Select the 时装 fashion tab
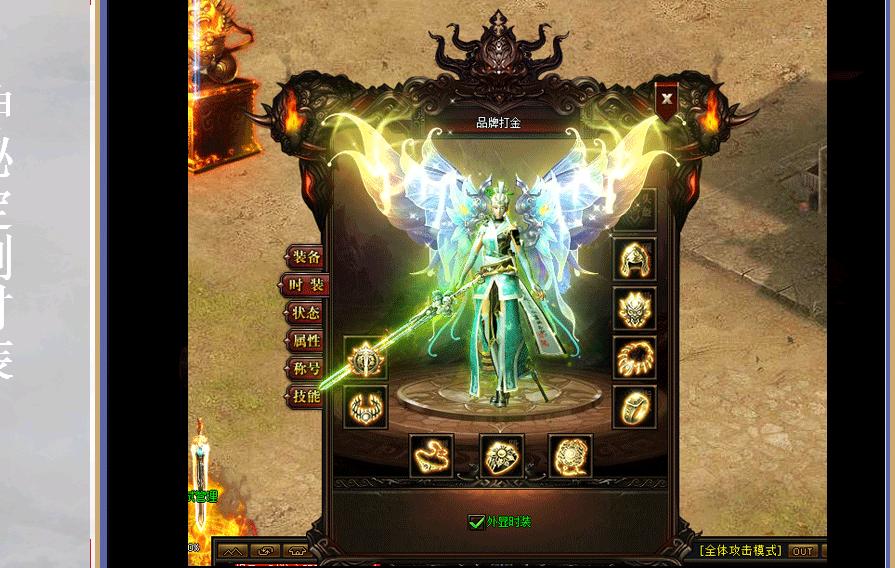The image size is (895, 568). (x=305, y=286)
